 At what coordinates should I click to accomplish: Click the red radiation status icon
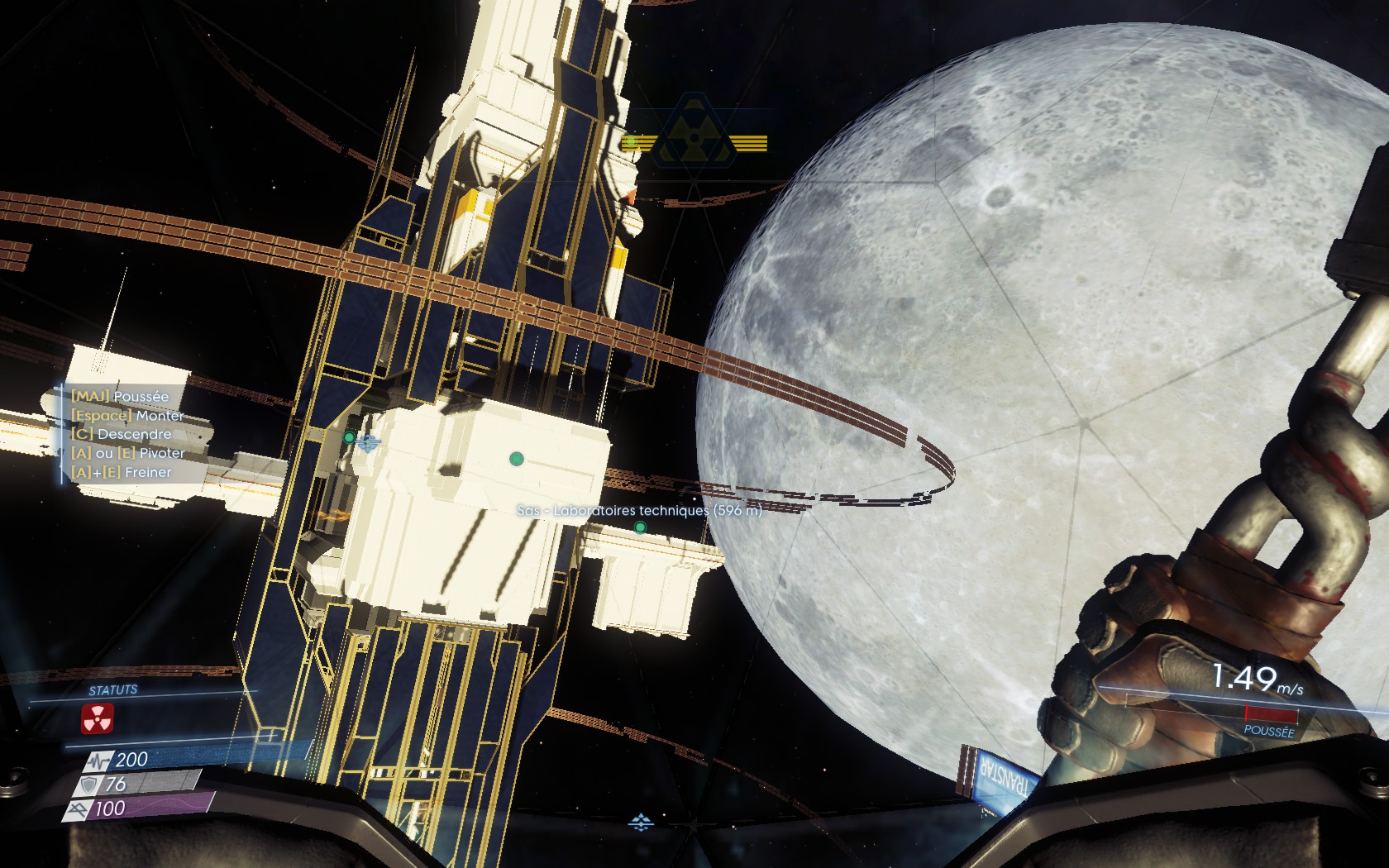coord(98,719)
